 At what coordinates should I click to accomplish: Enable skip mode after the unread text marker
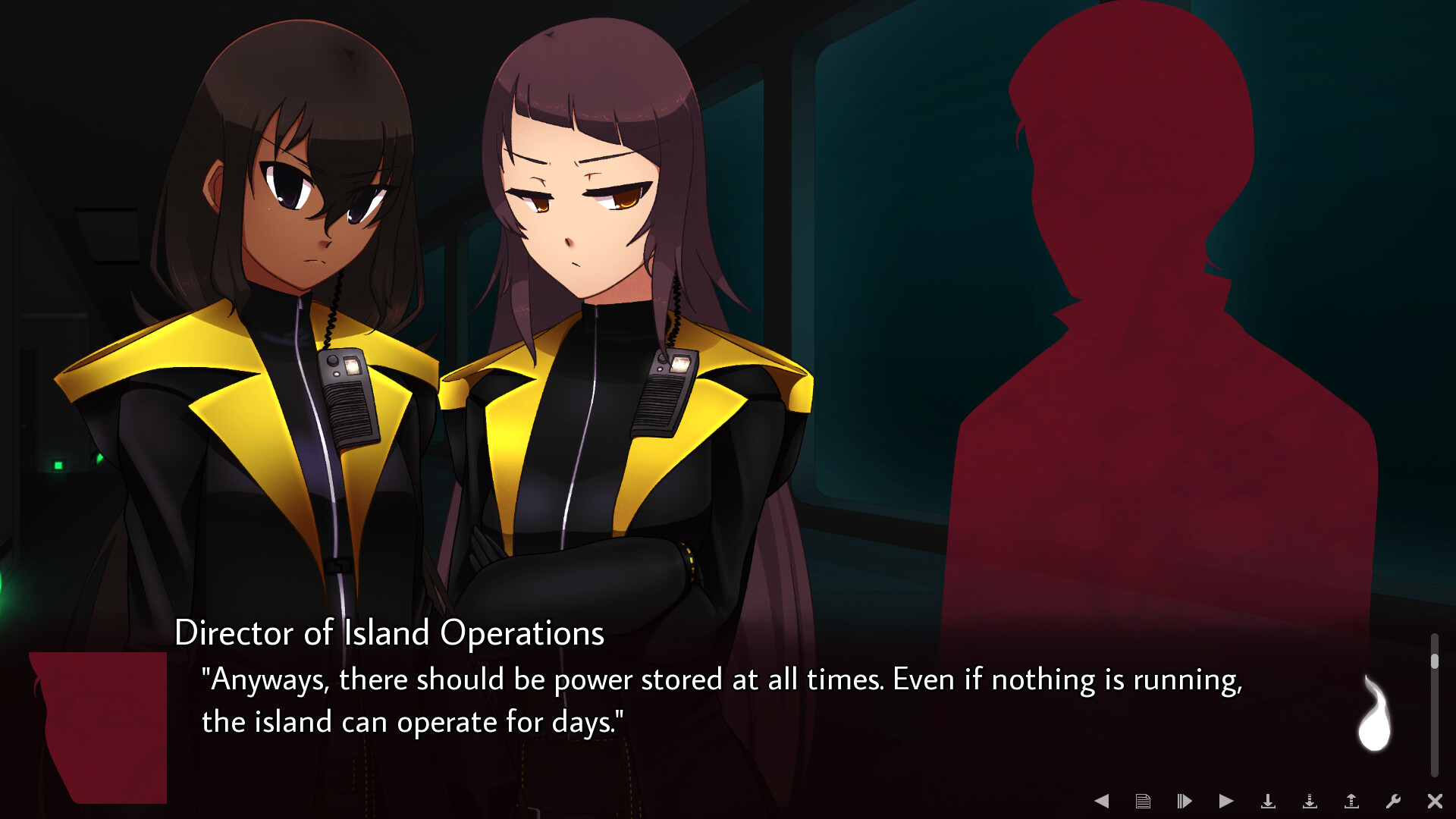coord(1185,800)
